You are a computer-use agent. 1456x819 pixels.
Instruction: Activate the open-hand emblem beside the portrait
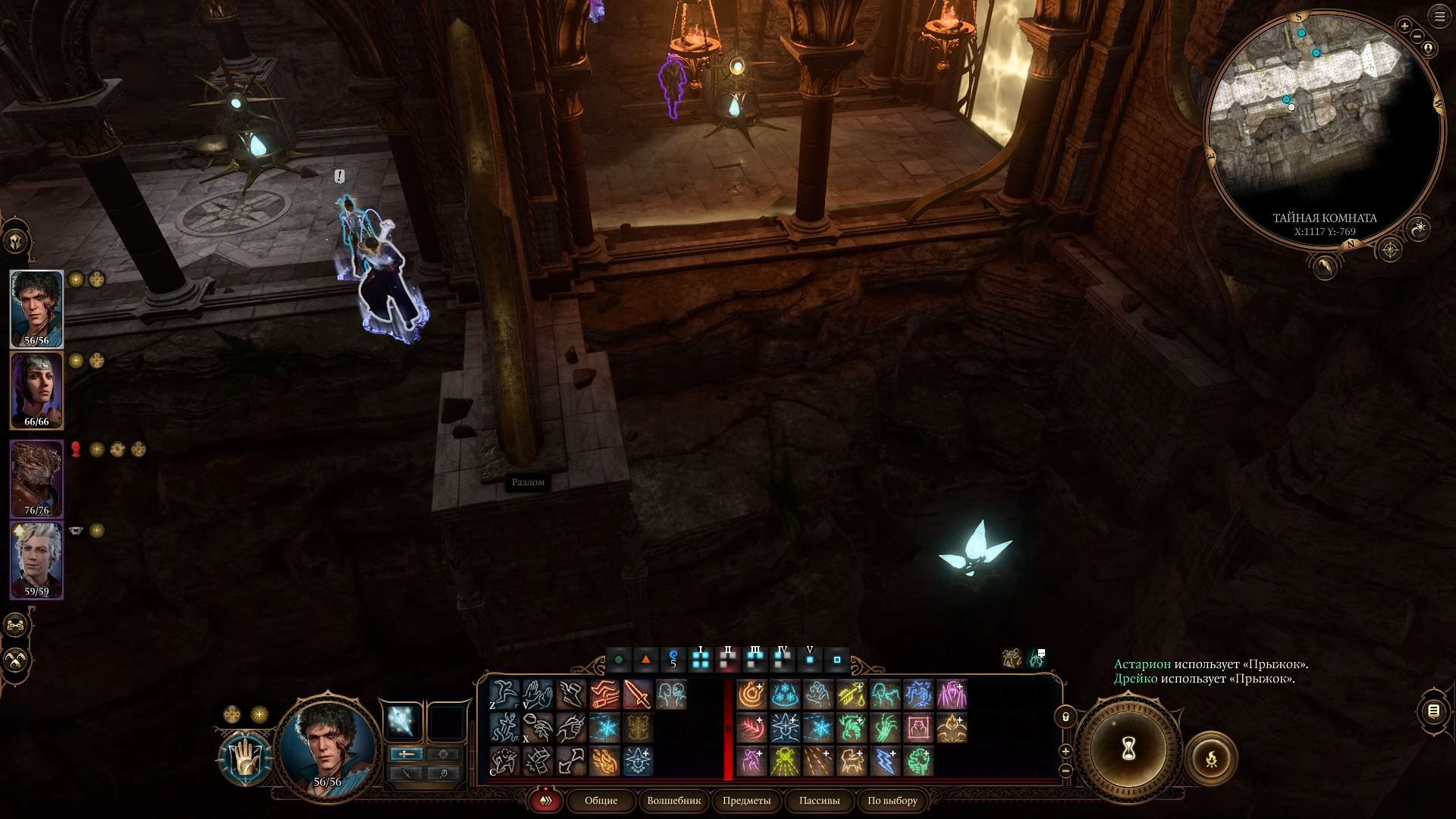245,758
